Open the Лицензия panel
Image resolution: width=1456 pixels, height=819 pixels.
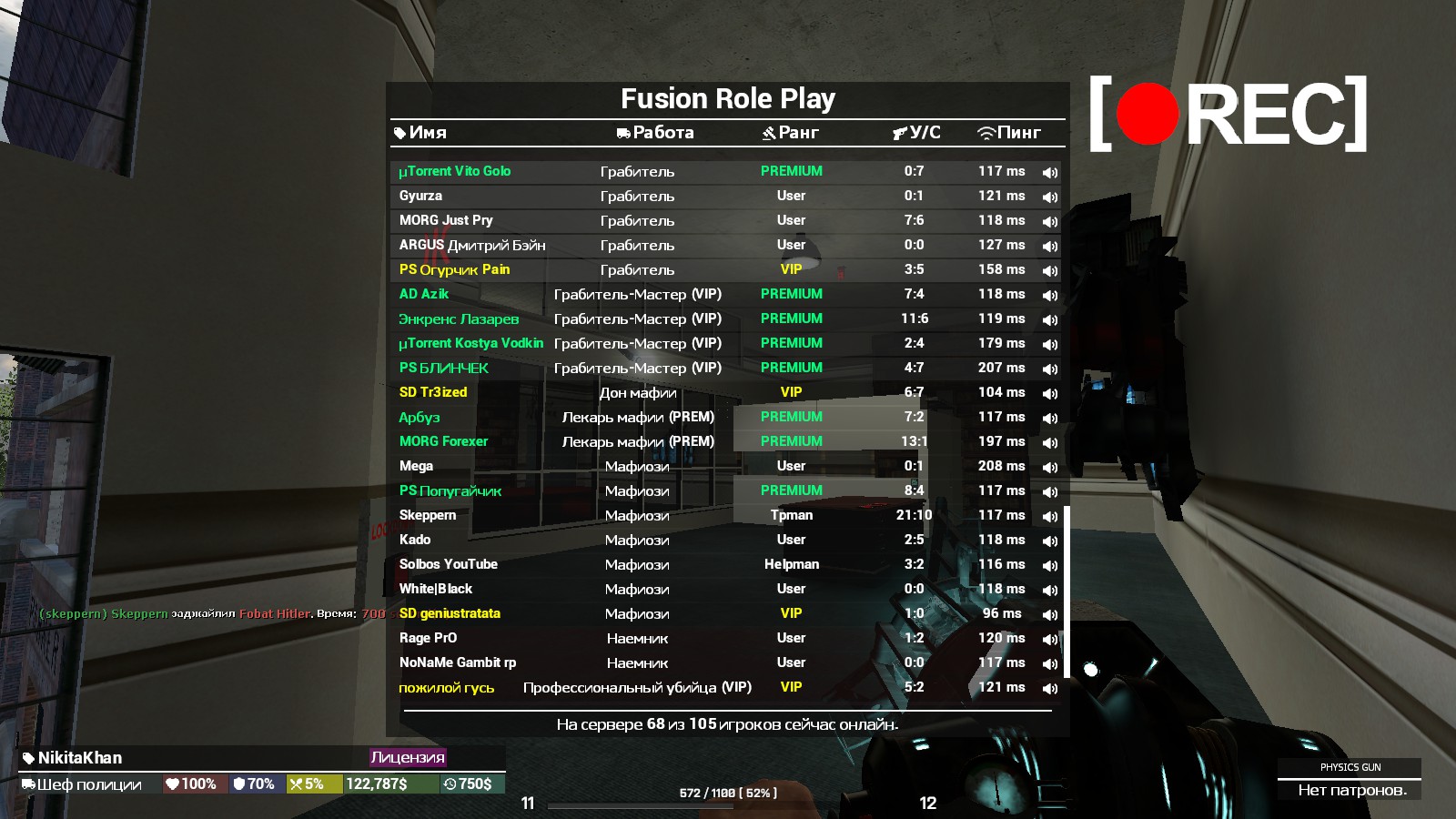[x=407, y=758]
